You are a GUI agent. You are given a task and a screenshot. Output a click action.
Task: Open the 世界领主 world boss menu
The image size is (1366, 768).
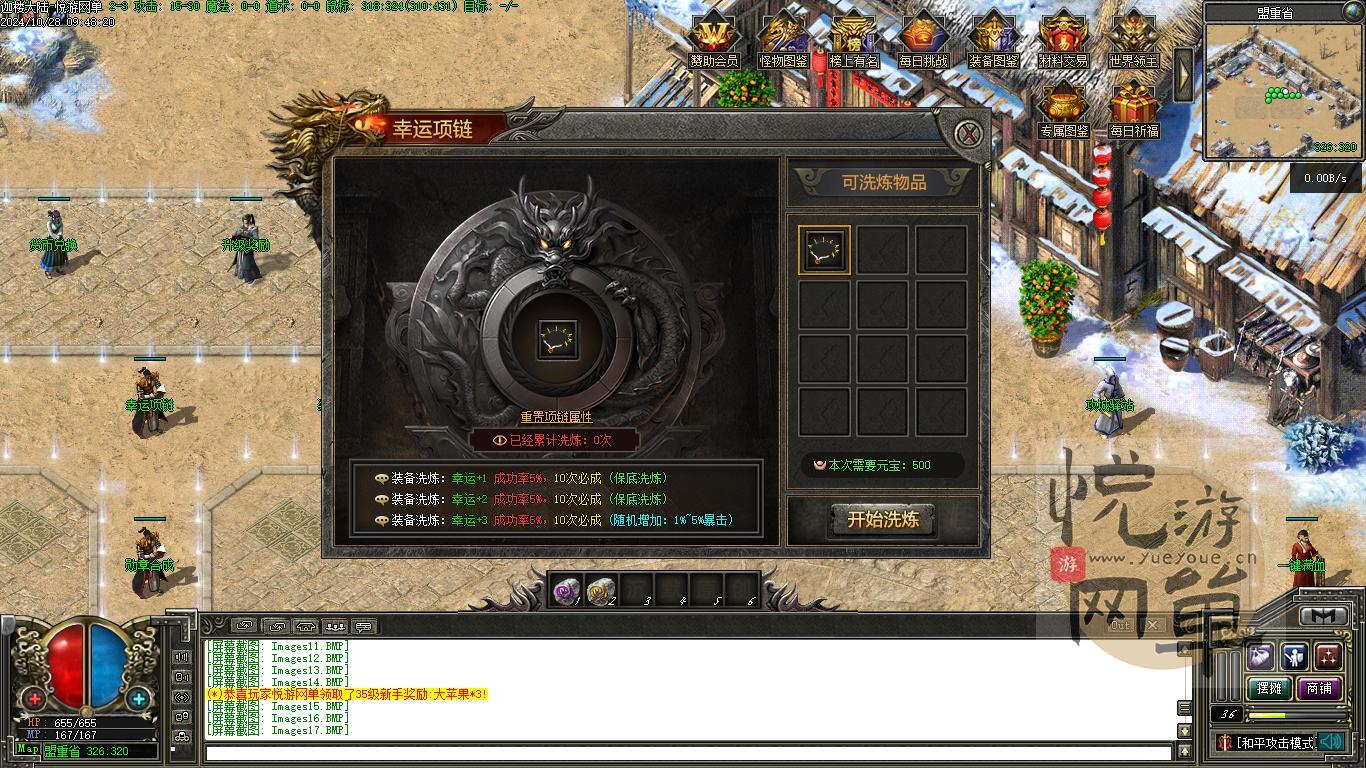1133,40
